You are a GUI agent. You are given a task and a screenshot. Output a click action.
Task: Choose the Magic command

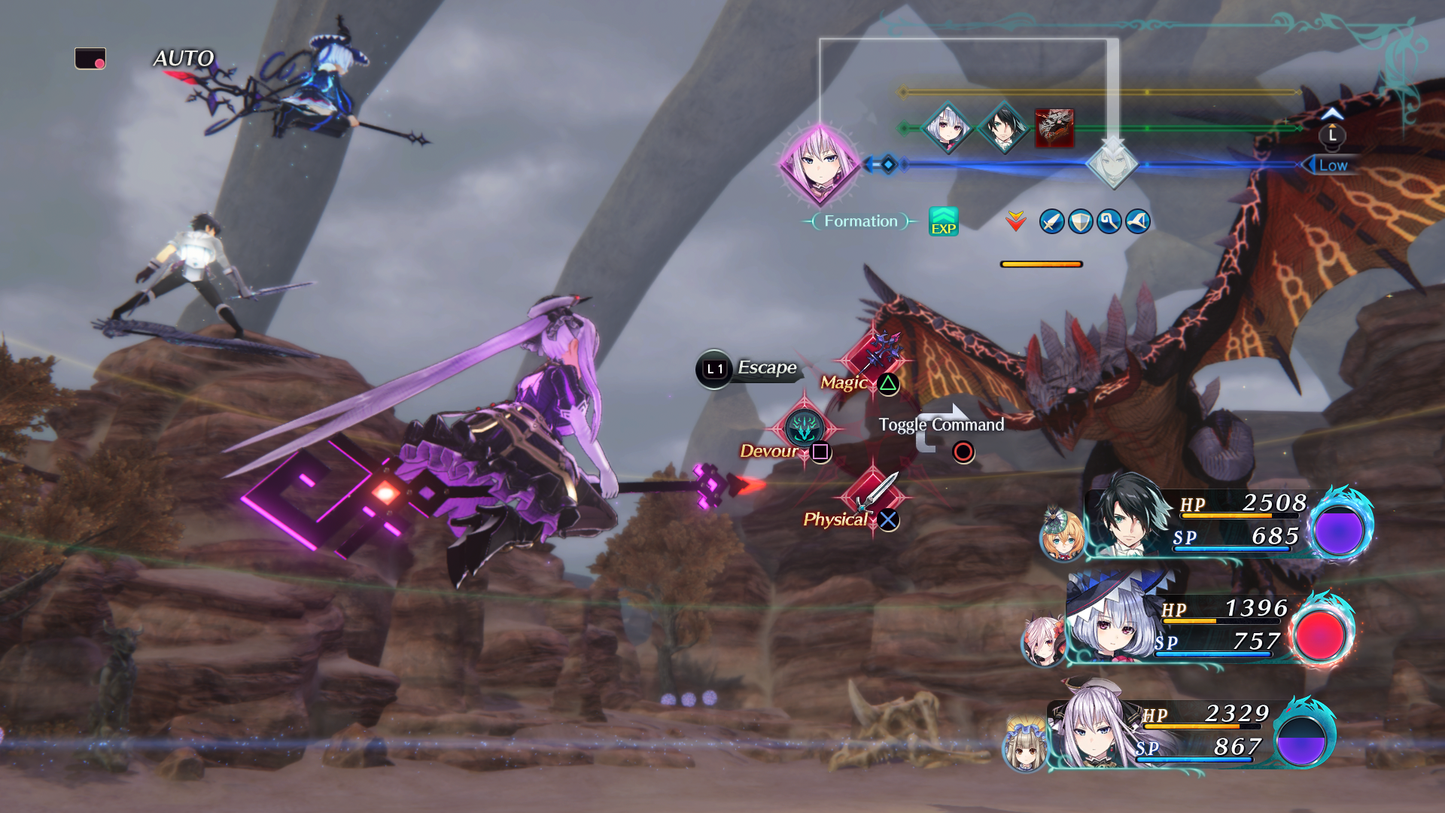point(873,366)
